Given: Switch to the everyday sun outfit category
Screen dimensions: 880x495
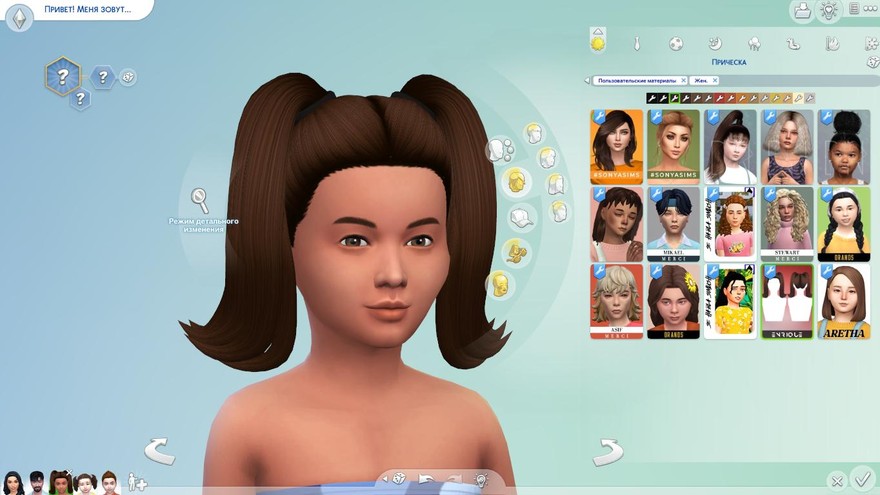Looking at the screenshot, I should point(598,43).
